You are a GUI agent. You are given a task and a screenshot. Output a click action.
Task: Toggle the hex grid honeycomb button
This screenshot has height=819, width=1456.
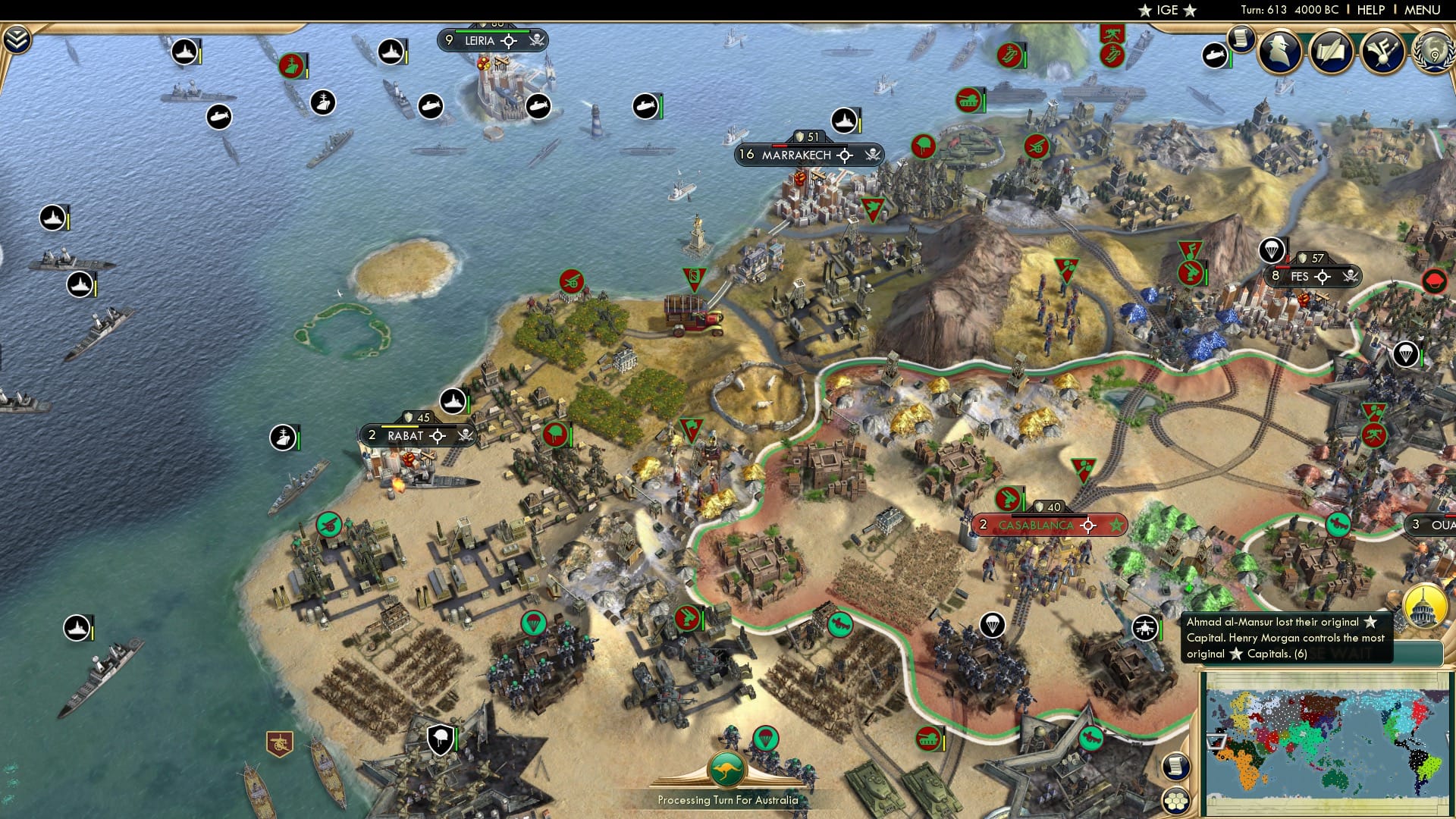coord(1176,802)
